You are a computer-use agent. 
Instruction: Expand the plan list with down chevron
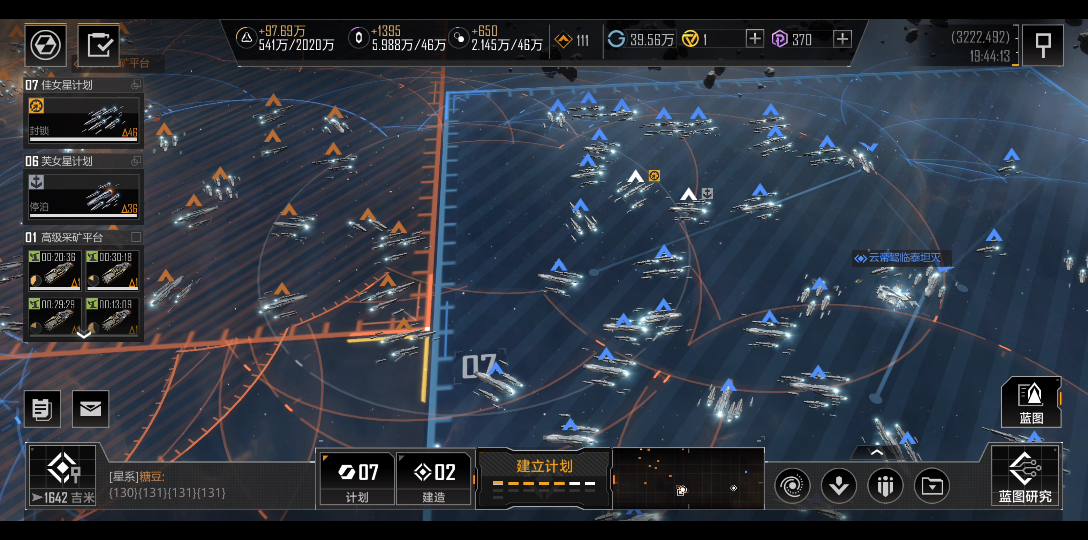84,335
